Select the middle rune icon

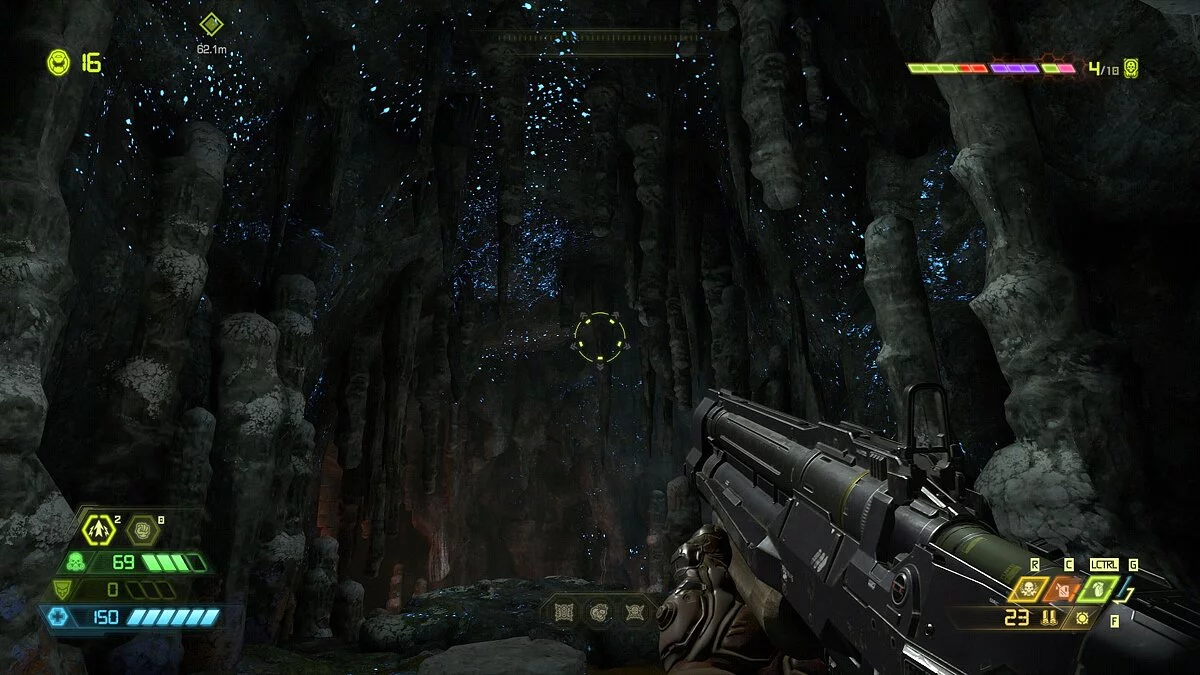point(599,610)
